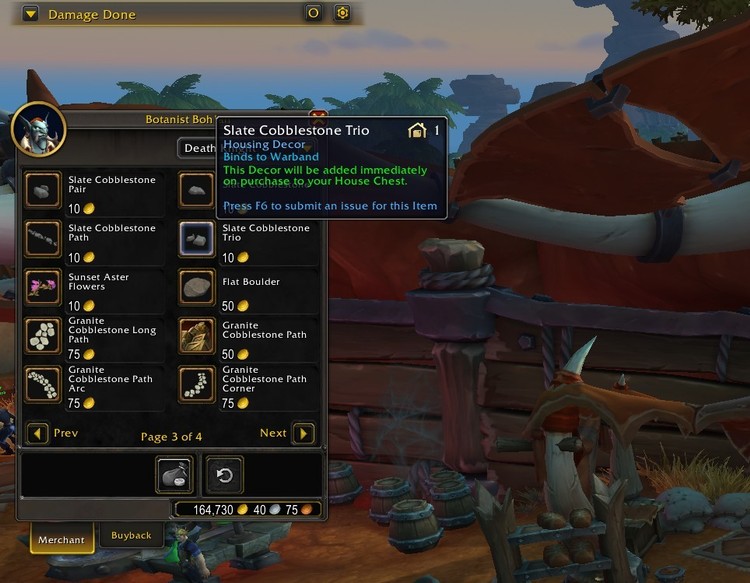The image size is (750, 583).
Task: Purchase the Slate Cobblestone Trio decor
Action: [197, 239]
